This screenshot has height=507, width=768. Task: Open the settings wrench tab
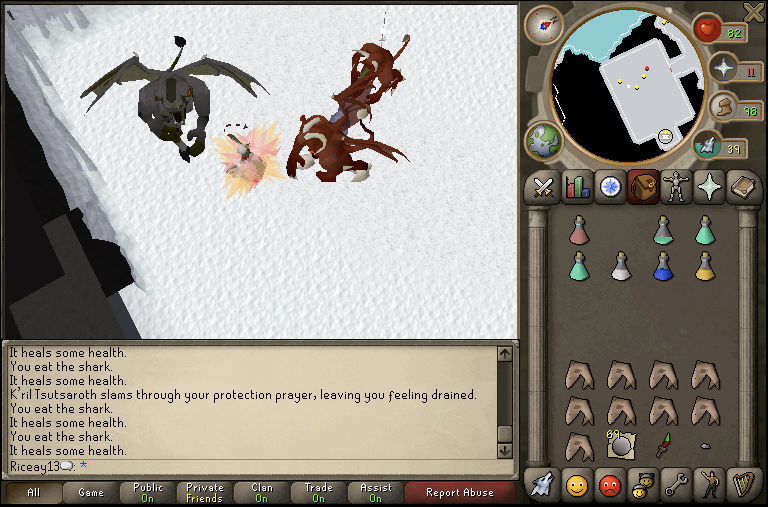pyautogui.click(x=675, y=485)
